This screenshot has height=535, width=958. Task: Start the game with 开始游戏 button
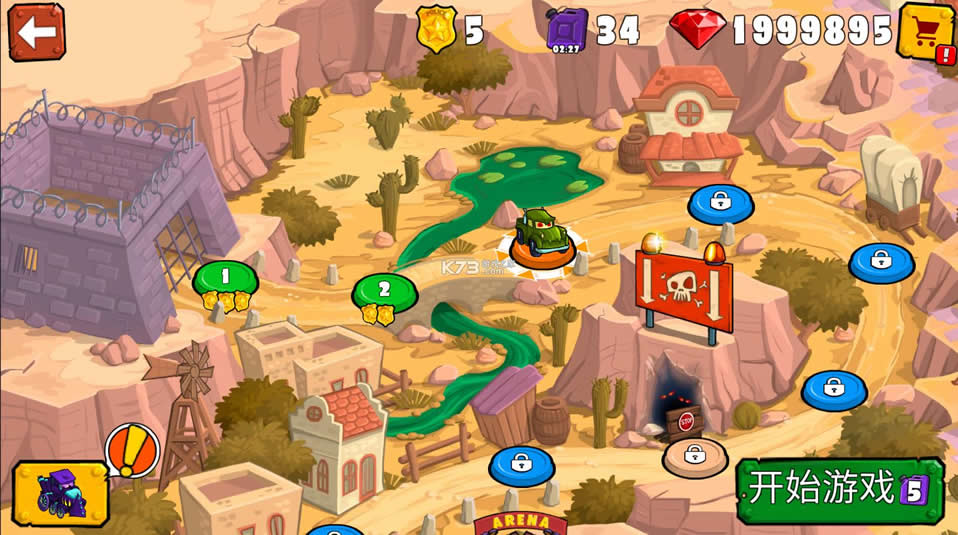pyautogui.click(x=839, y=489)
